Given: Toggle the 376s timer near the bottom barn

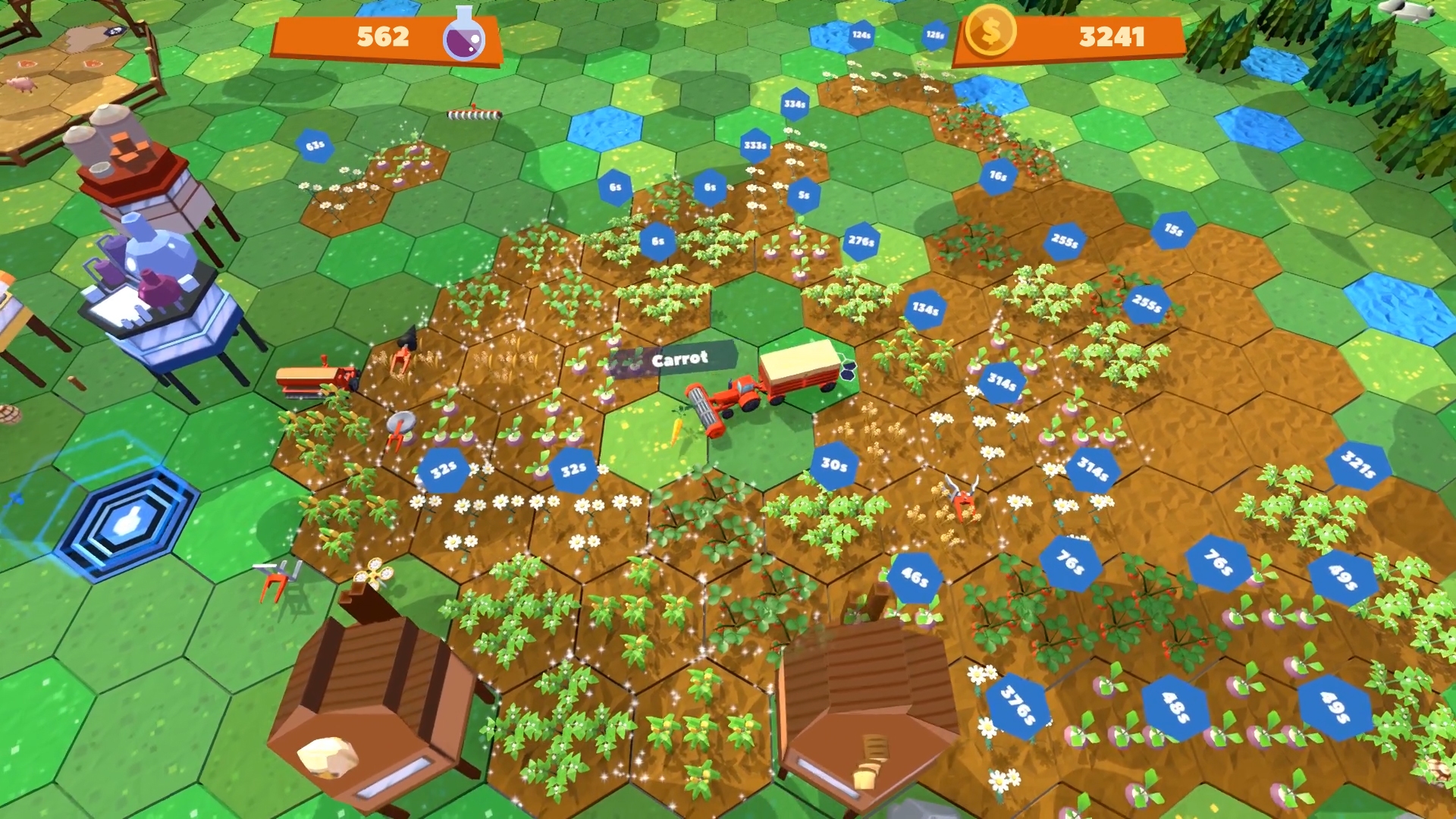Looking at the screenshot, I should point(1020,705).
